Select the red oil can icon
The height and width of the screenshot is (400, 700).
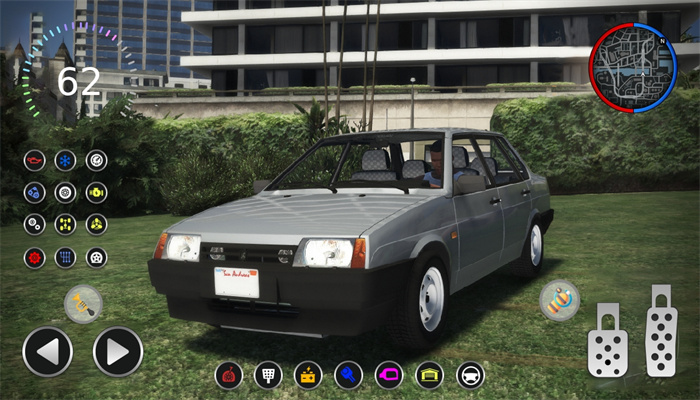[x=35, y=160]
